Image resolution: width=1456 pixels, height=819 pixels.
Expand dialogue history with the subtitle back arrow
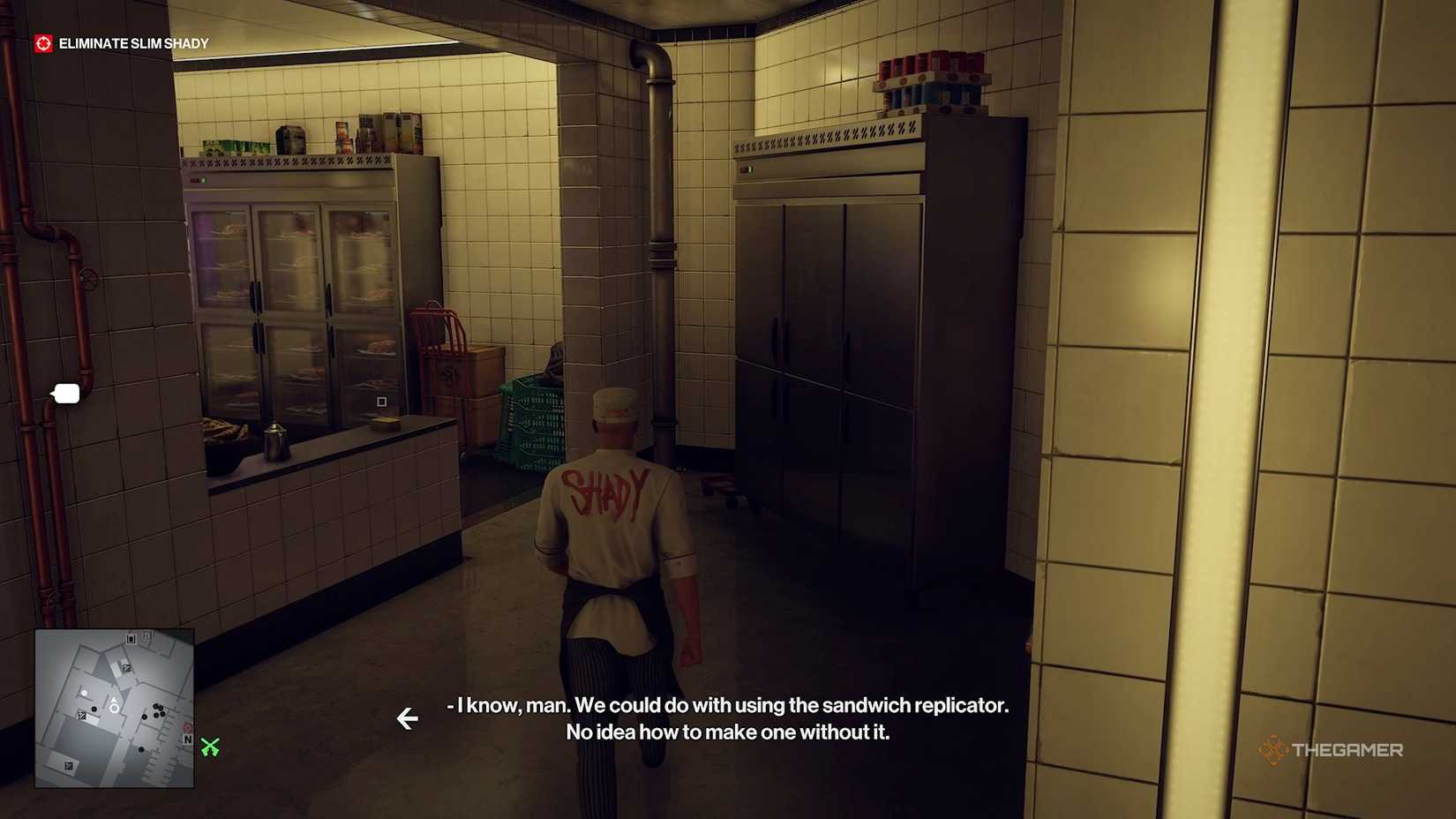[x=408, y=719]
